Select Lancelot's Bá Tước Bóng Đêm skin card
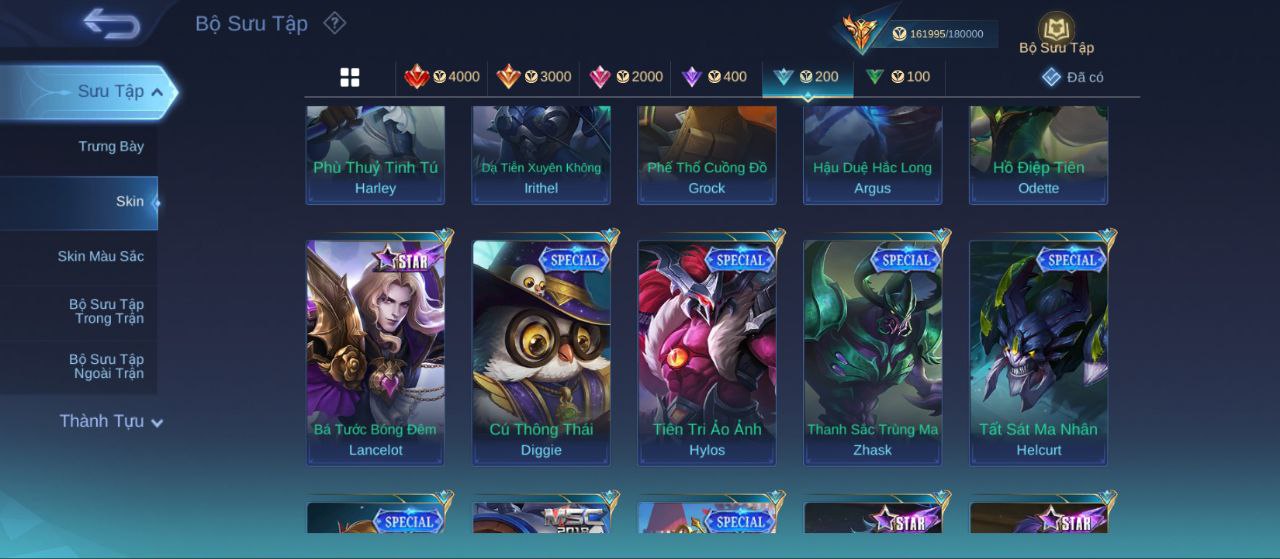Image resolution: width=1280 pixels, height=559 pixels. point(375,352)
